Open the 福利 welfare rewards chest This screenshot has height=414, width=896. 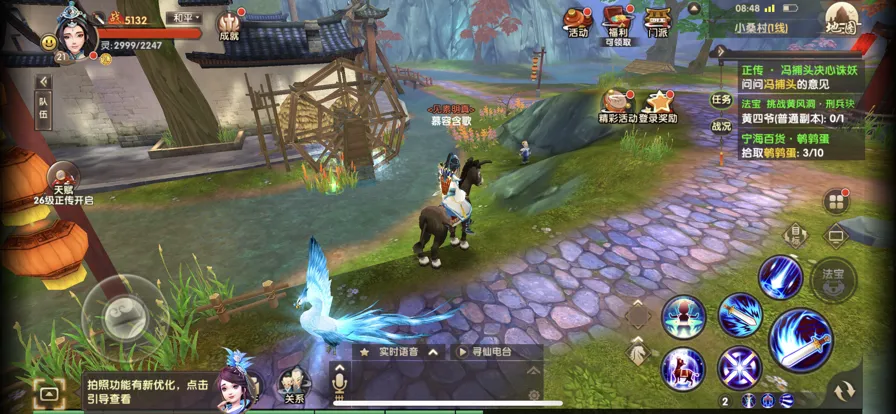pos(617,24)
